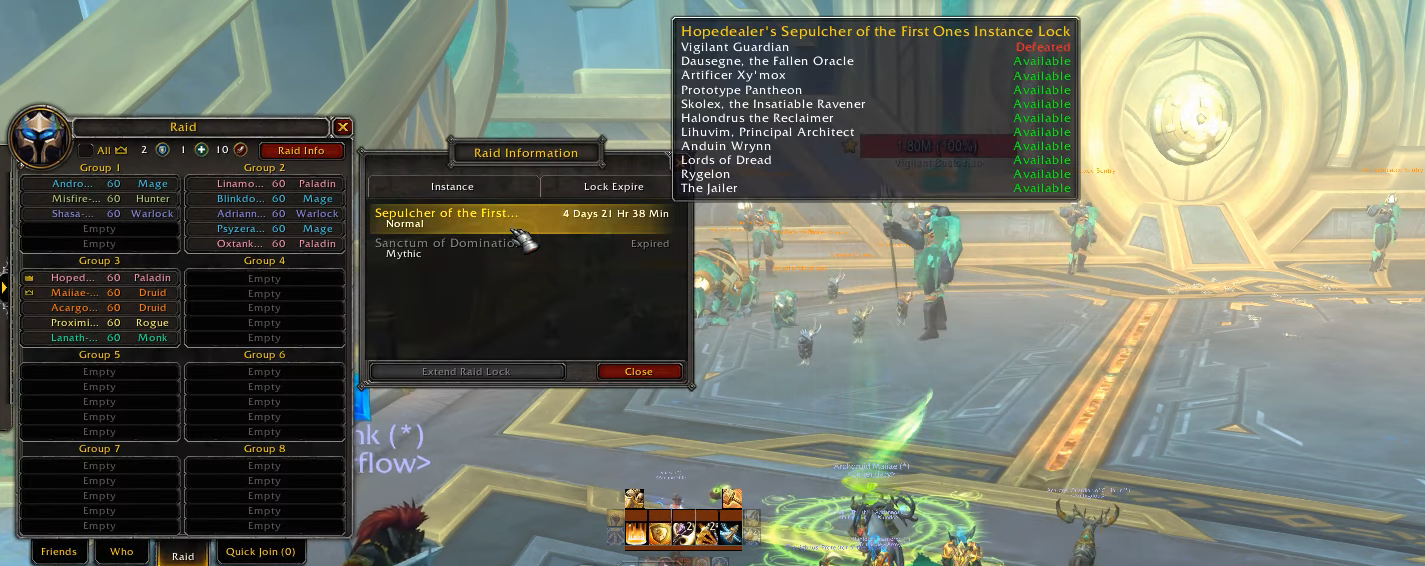Select Rogue raid member in Group 3
The image size is (1425, 566).
click(99, 323)
